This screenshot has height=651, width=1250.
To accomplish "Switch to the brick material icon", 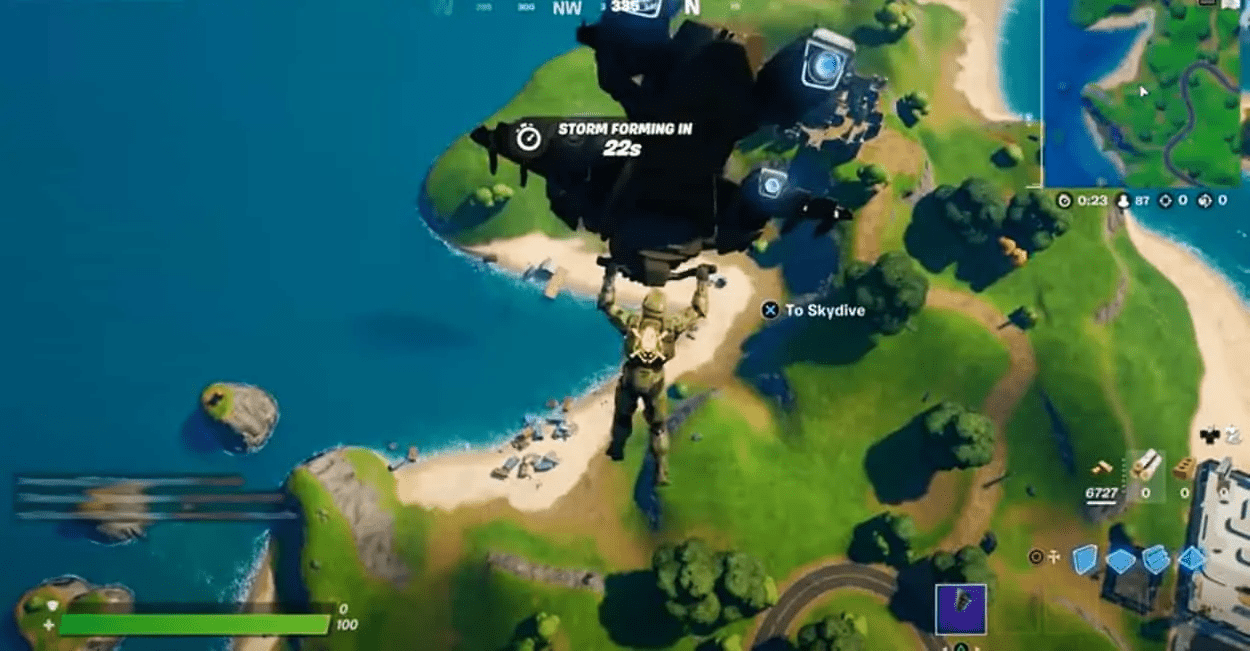I will click(1186, 468).
